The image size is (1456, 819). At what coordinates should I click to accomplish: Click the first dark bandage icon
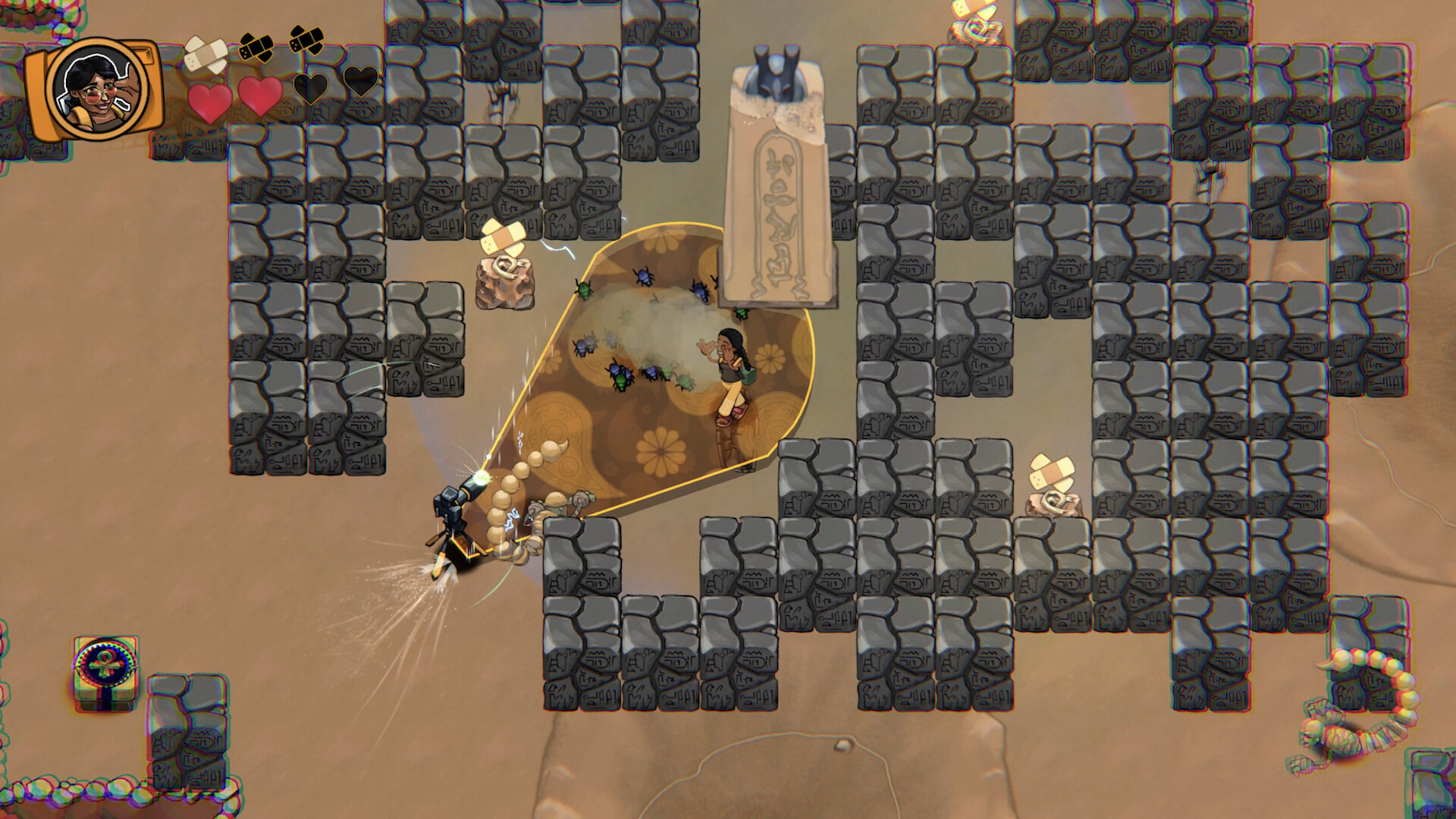coord(255,47)
